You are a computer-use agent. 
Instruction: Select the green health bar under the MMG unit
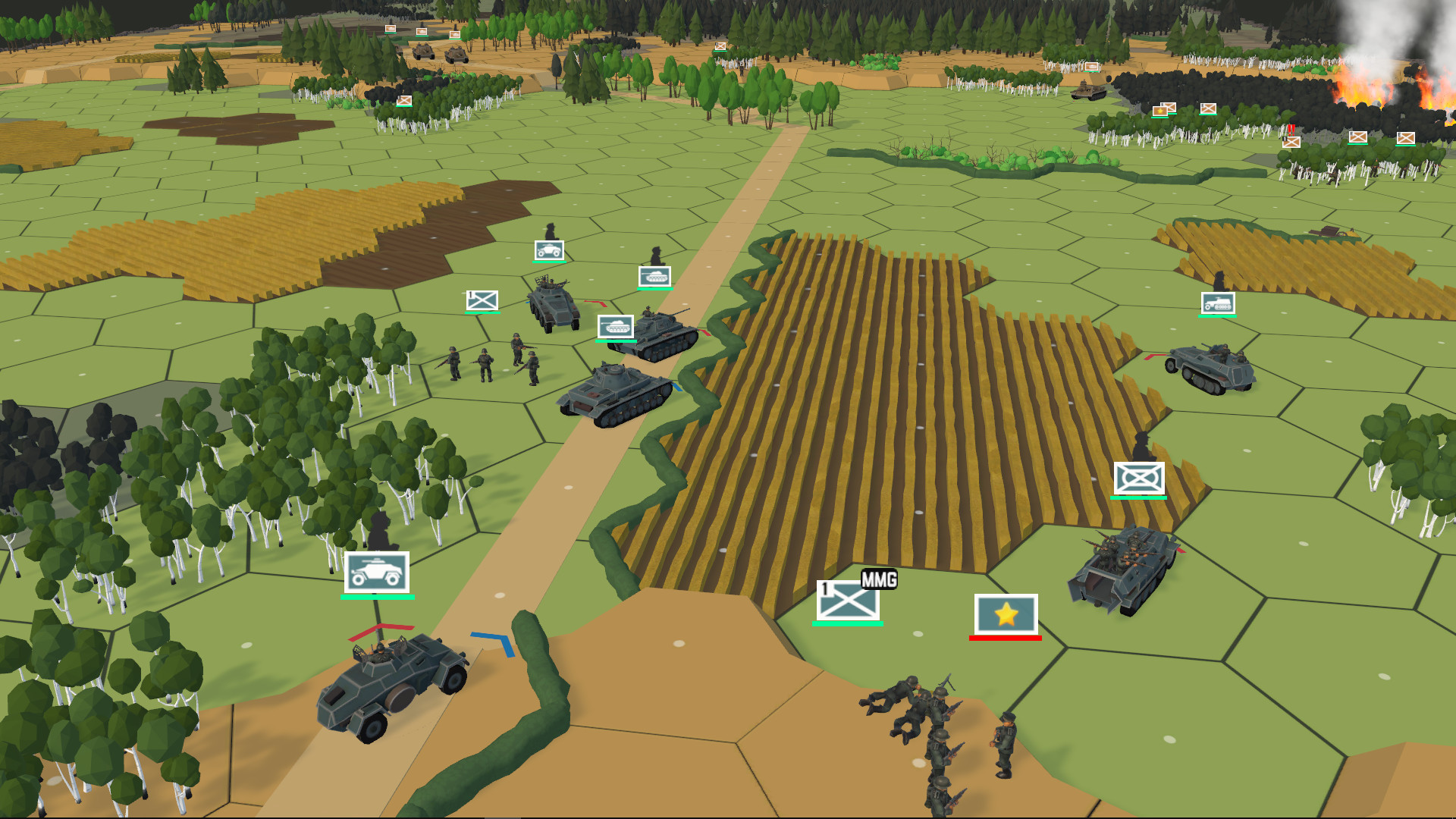[849, 626]
